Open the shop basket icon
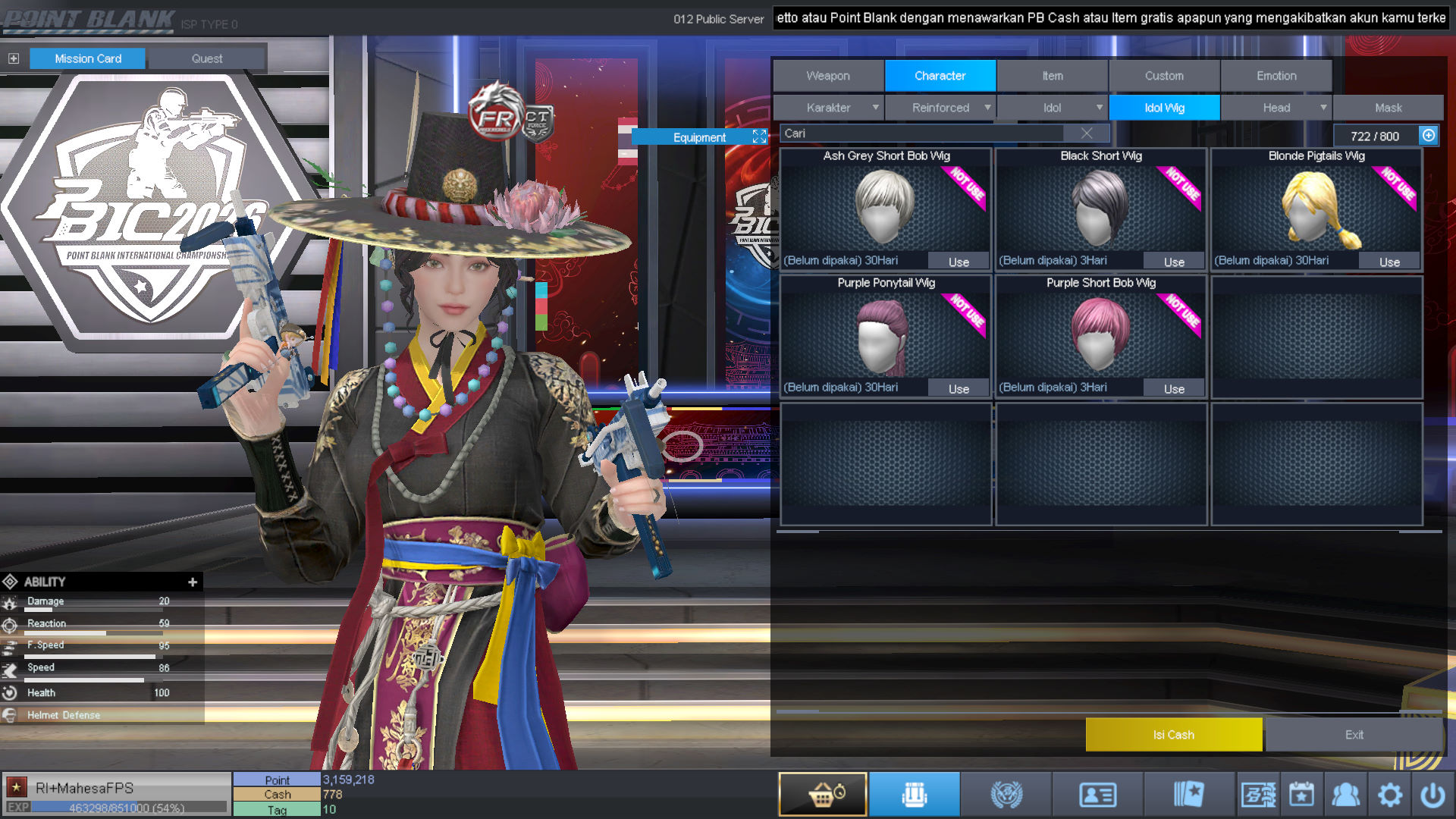 (x=823, y=794)
